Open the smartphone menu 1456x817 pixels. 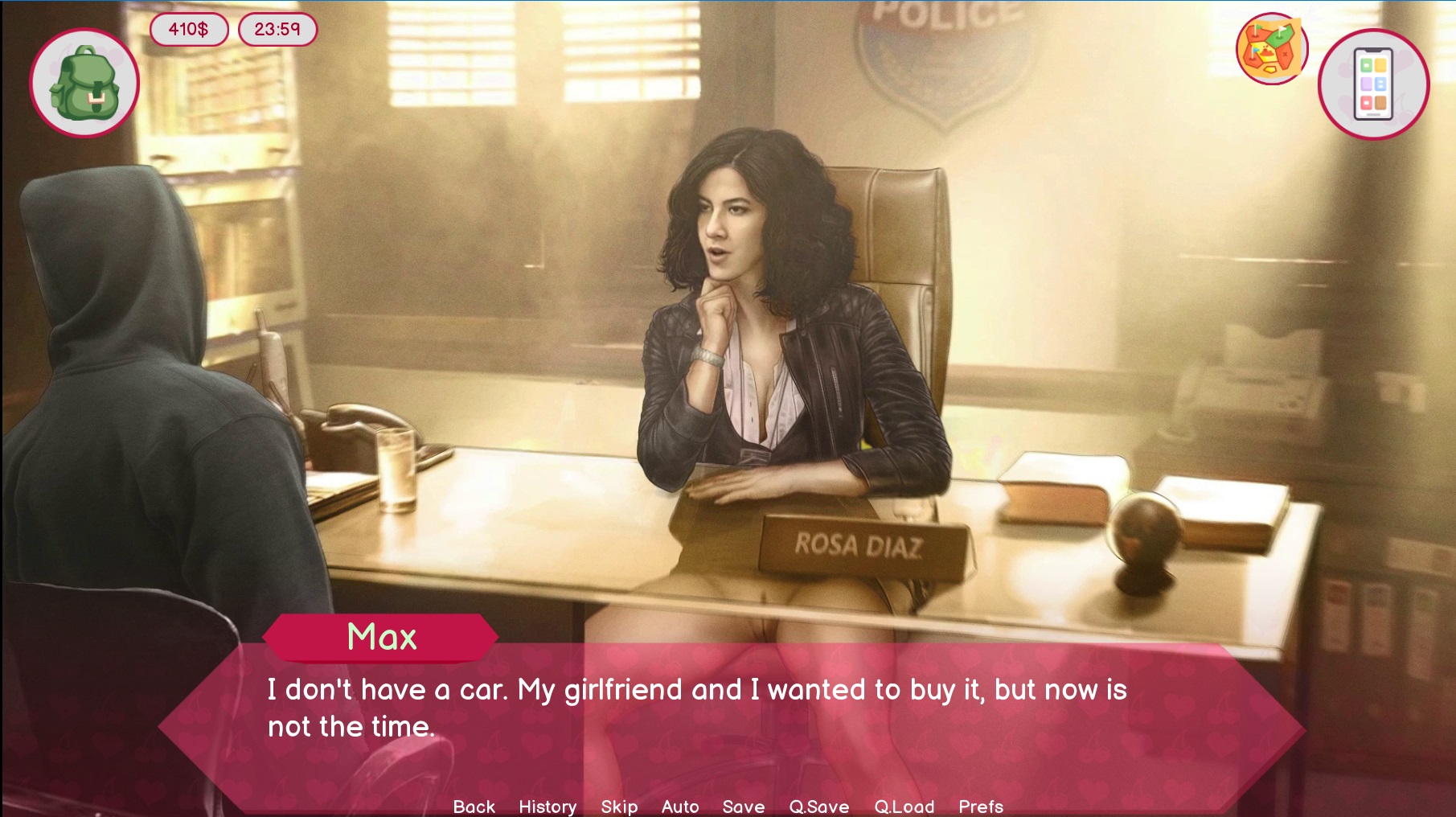point(1373,84)
